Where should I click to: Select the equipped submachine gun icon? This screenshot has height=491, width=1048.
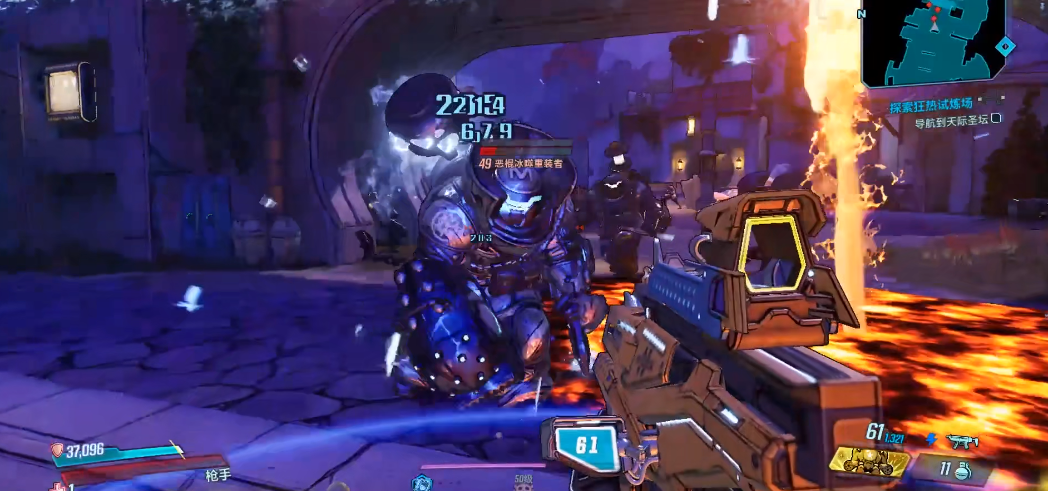[x=962, y=439]
